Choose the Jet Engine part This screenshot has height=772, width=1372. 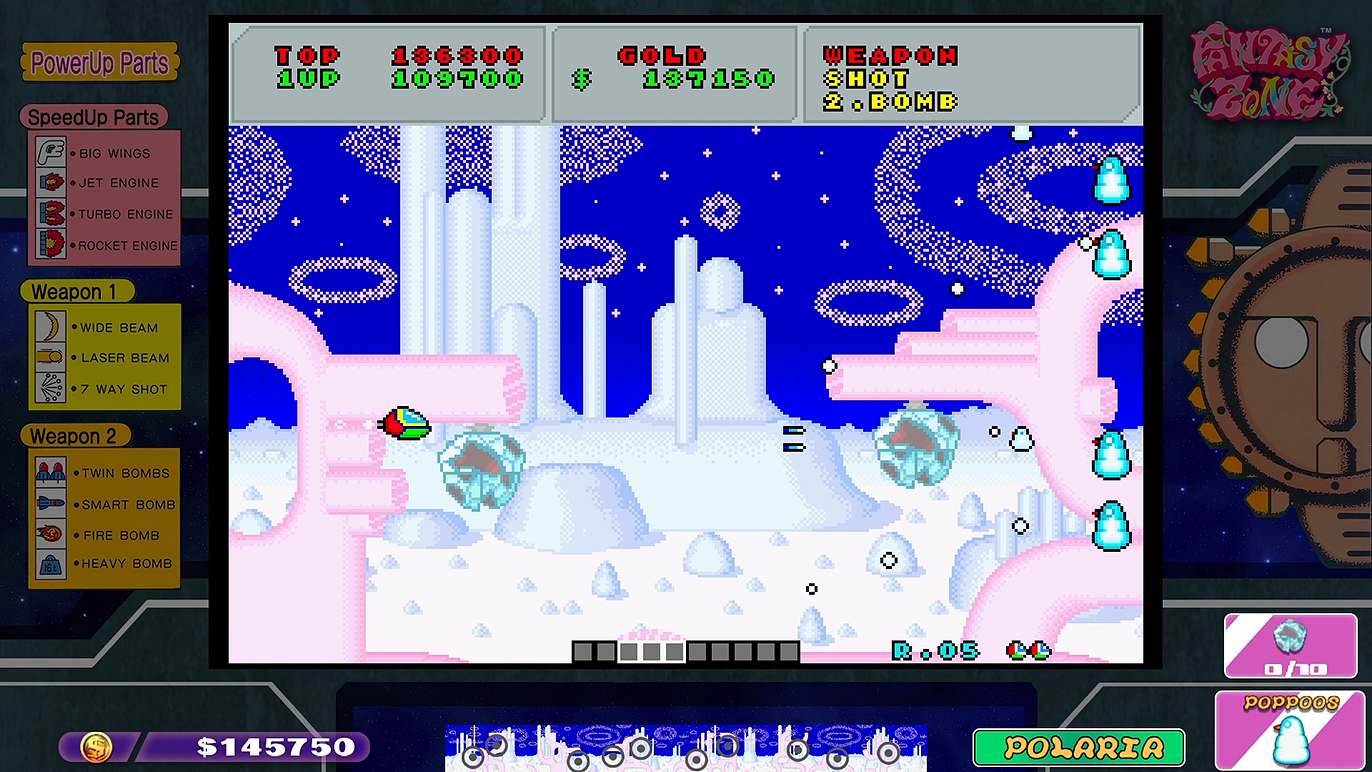pos(103,183)
